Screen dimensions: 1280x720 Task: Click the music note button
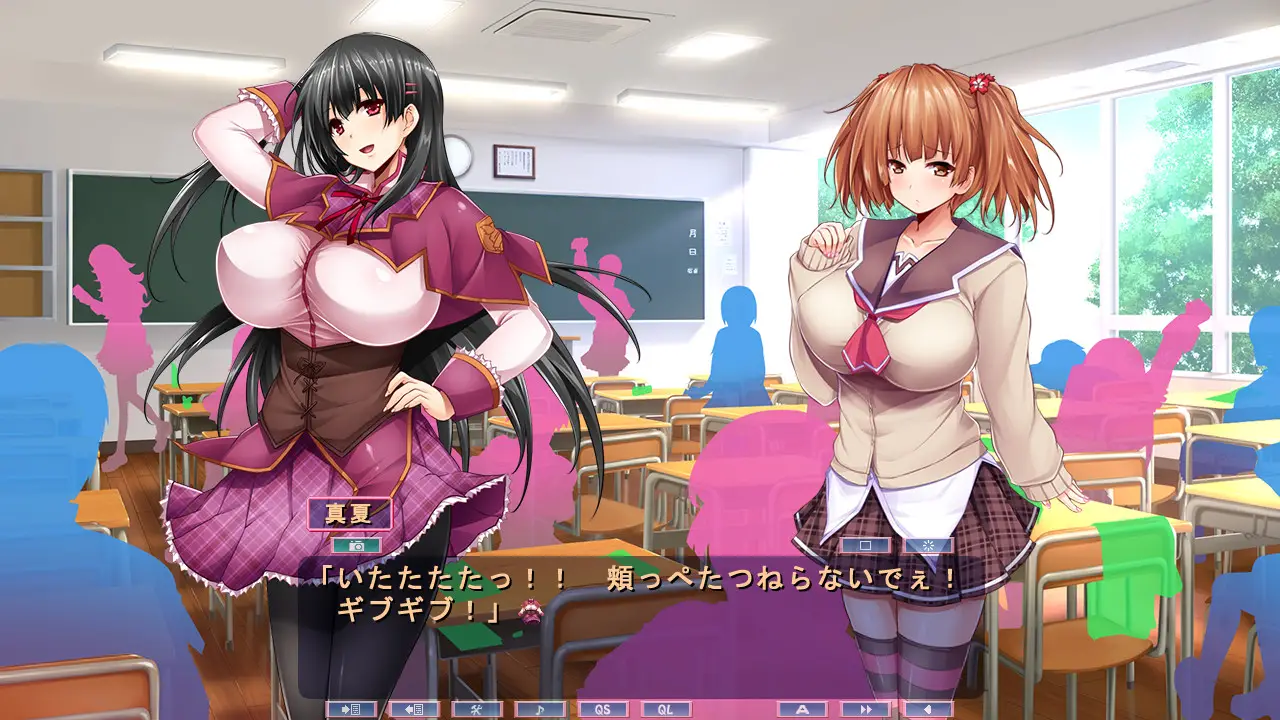tap(540, 709)
